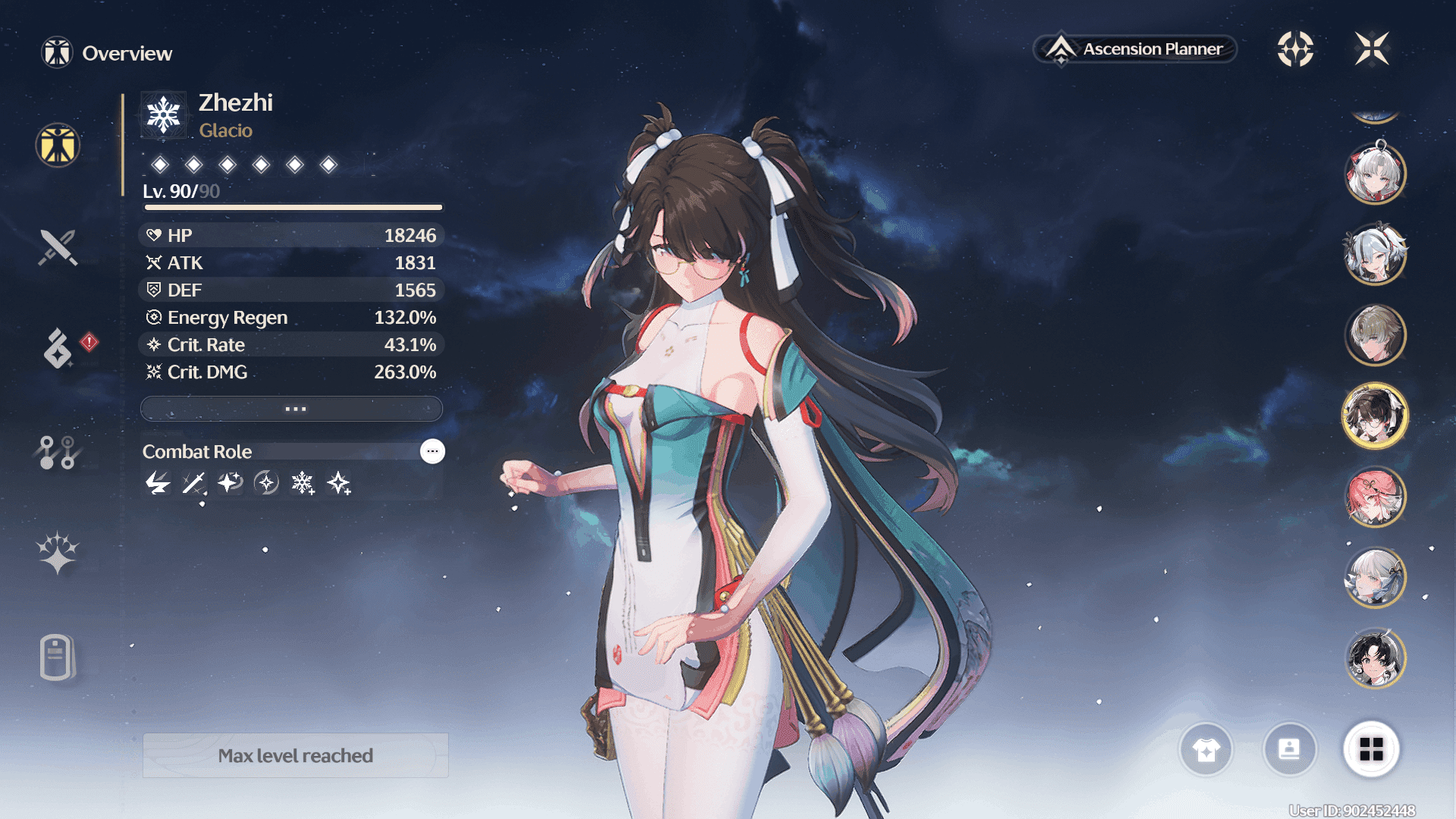The height and width of the screenshot is (819, 1456).
Task: Click the Glacio snowflake element icon
Action: pos(164,115)
